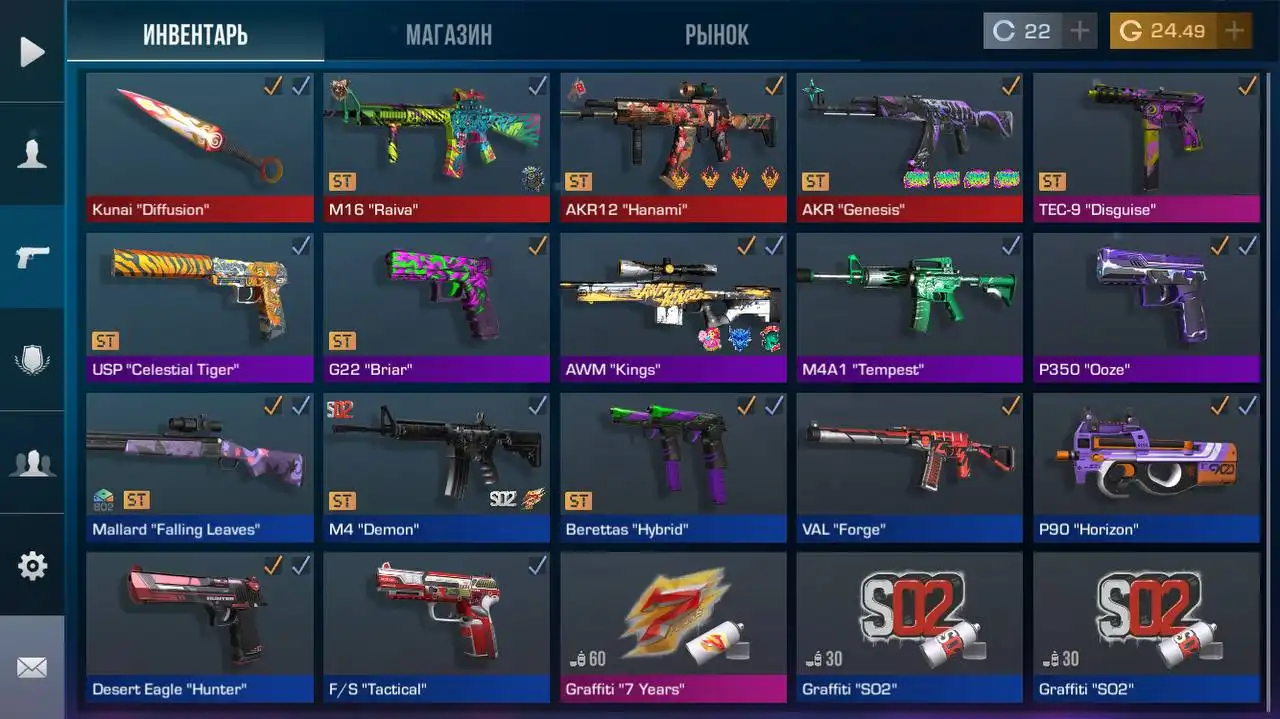Open the Graffiti "7 Years" item
1280x719 pixels.
(673, 626)
